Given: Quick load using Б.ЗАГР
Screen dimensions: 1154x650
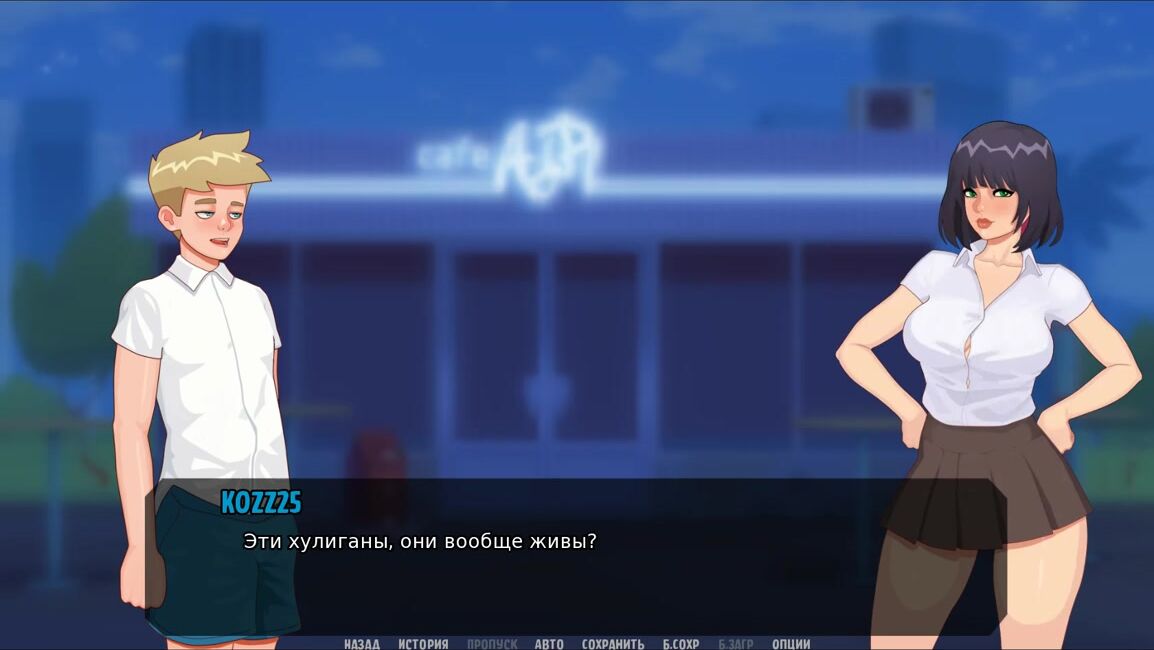Looking at the screenshot, I should (x=736, y=644).
